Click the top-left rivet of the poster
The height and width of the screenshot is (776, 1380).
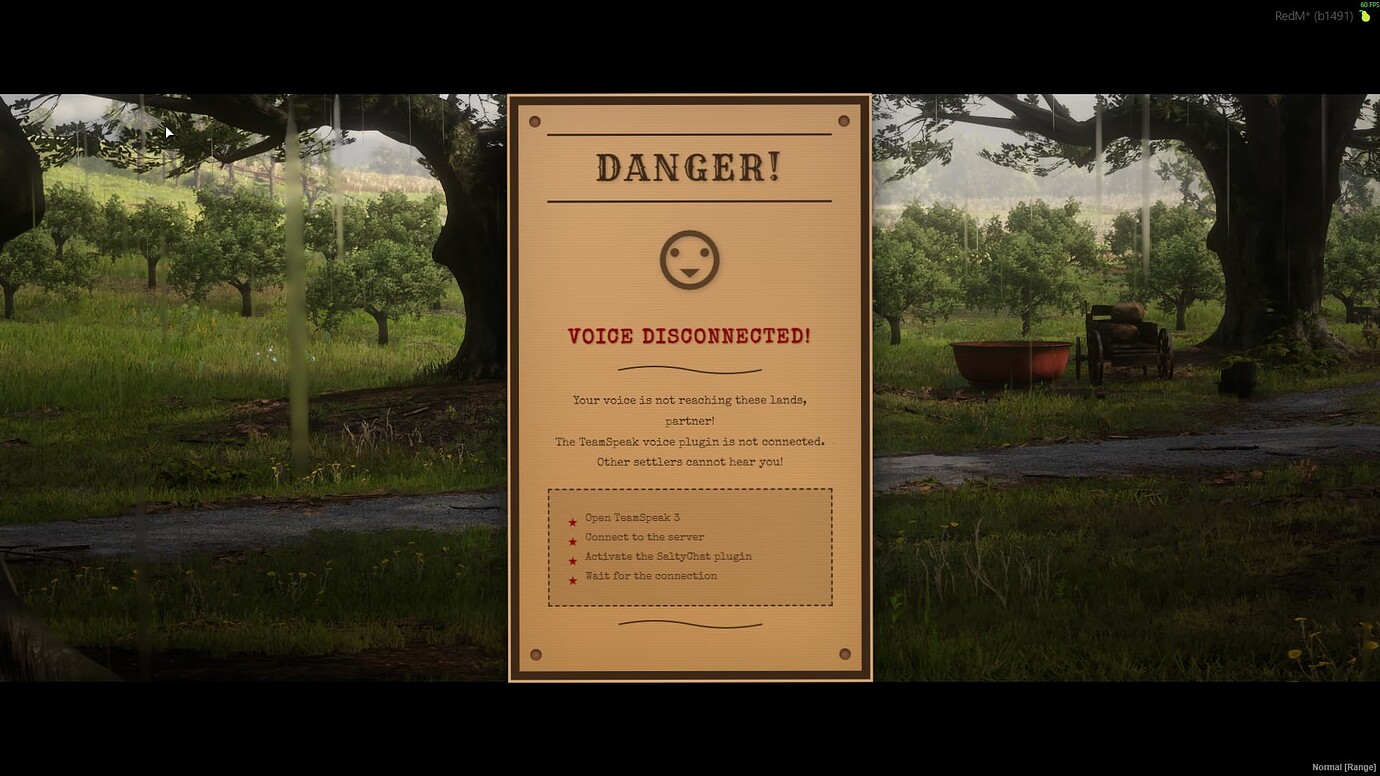[x=536, y=121]
